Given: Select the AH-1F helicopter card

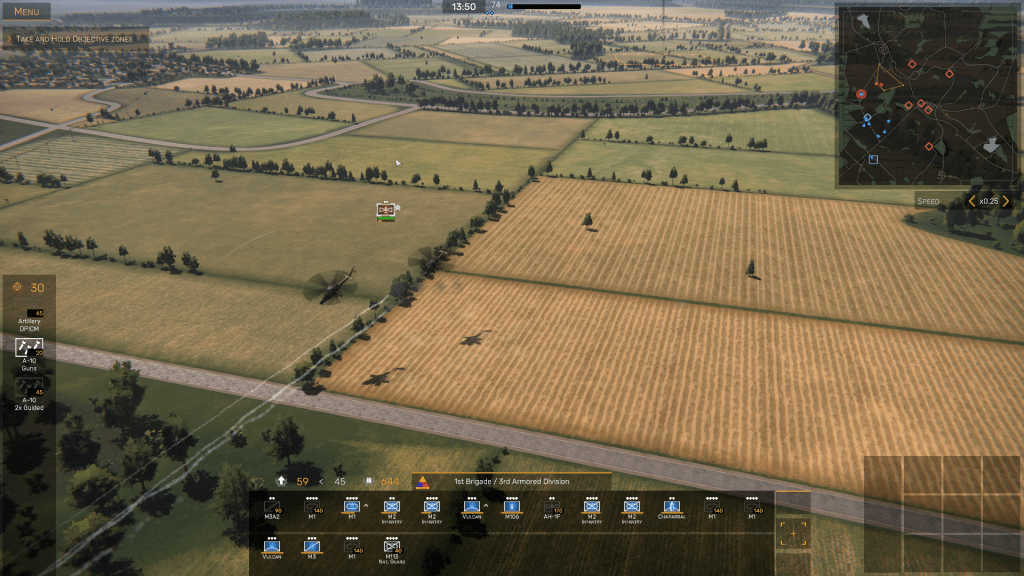Looking at the screenshot, I should pyautogui.click(x=551, y=509).
